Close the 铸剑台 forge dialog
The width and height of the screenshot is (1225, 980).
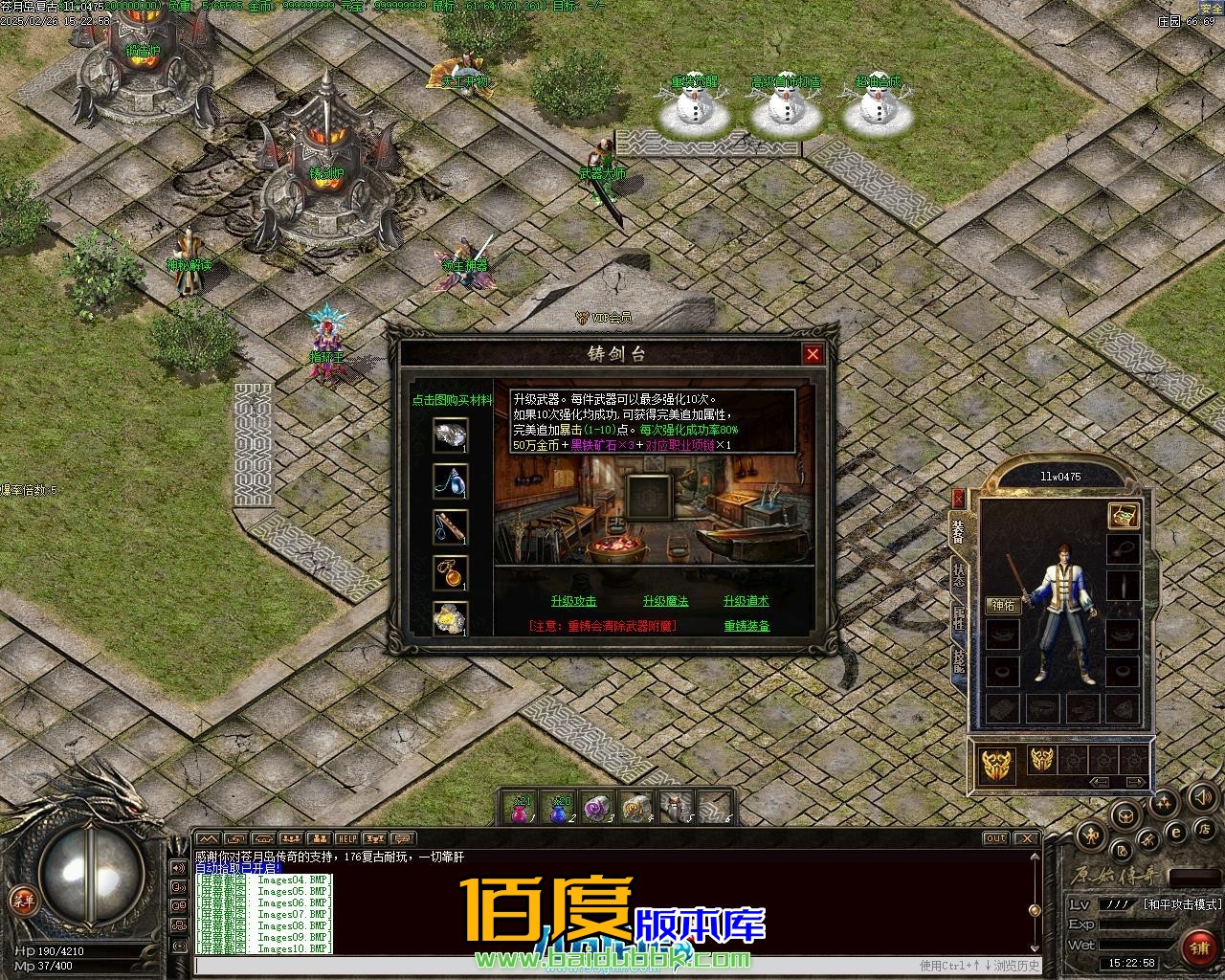813,354
